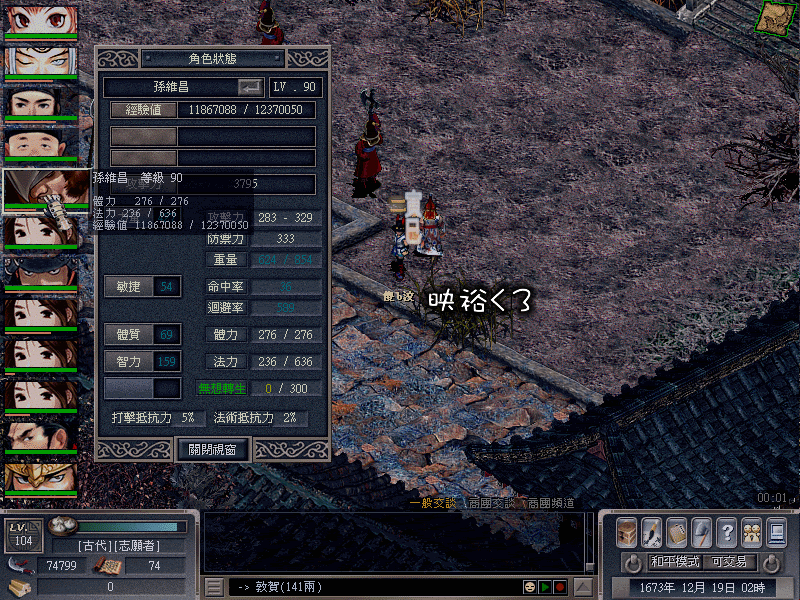Screen dimensions: 800x600
Task: Open help with the question mark icon
Action: (x=727, y=531)
